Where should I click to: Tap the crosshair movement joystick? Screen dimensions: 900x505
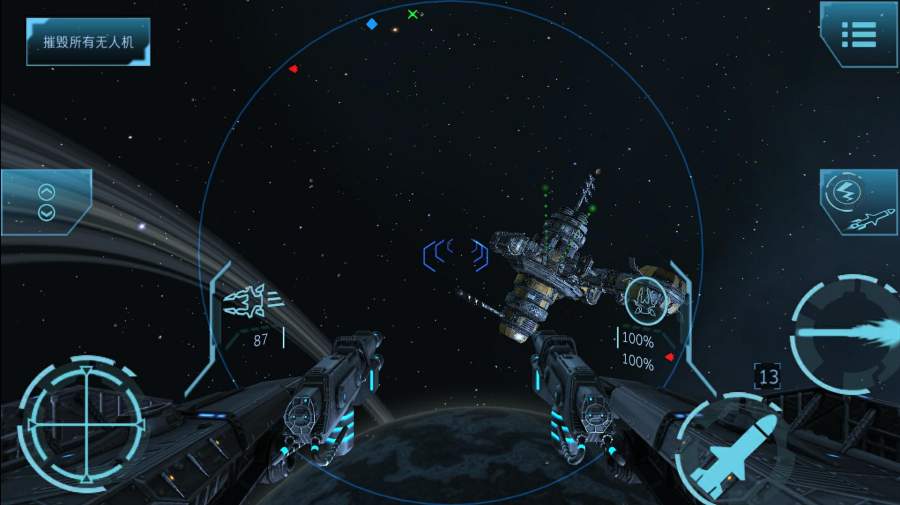tap(85, 418)
